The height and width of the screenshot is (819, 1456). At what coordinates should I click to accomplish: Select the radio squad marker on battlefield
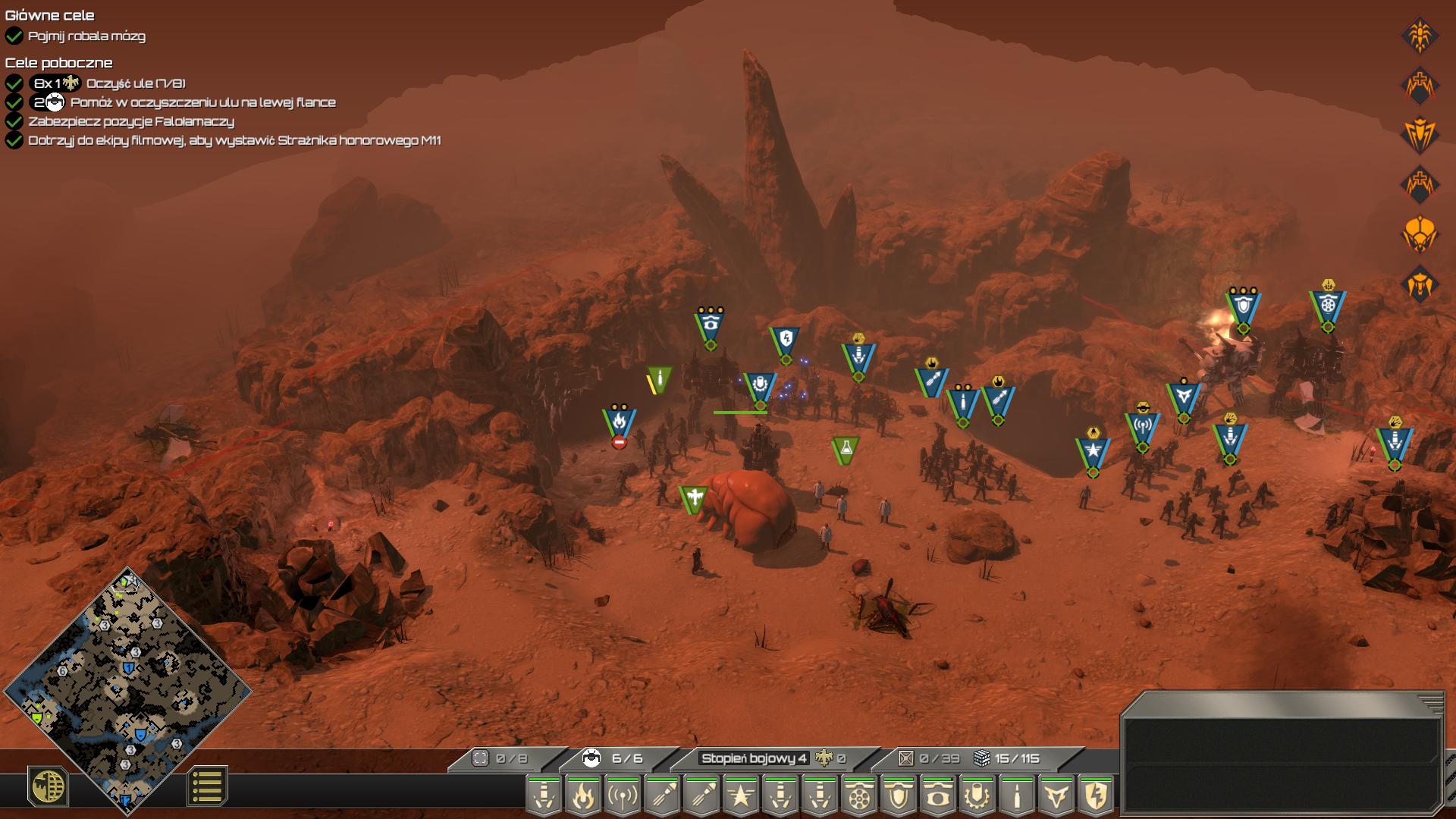tap(1142, 426)
